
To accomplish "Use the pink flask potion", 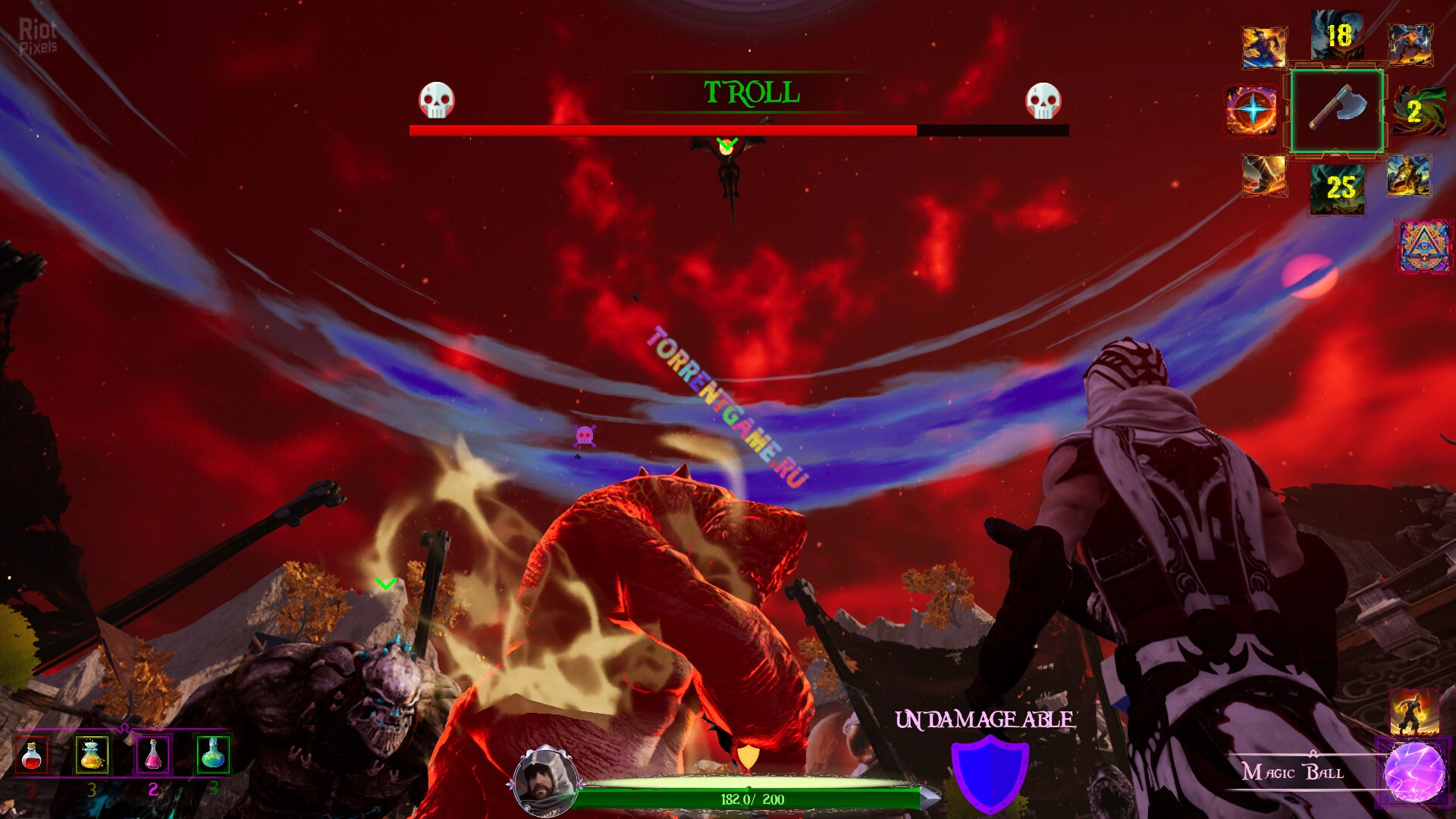I will pyautogui.click(x=153, y=755).
